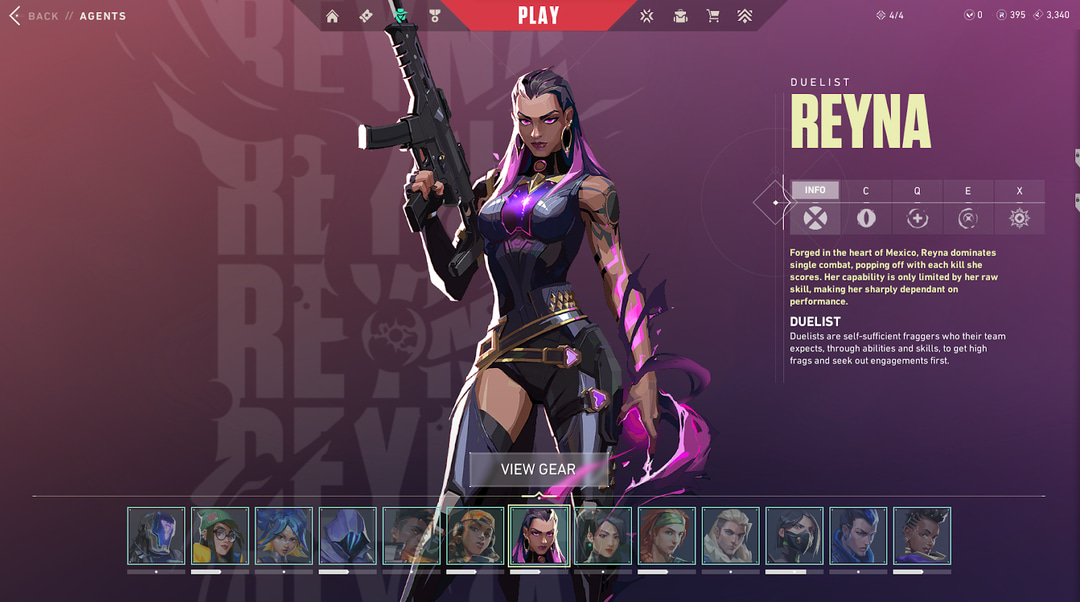Show Reyna's X ultimate, Empress
The width and height of the screenshot is (1080, 602).
(1019, 218)
